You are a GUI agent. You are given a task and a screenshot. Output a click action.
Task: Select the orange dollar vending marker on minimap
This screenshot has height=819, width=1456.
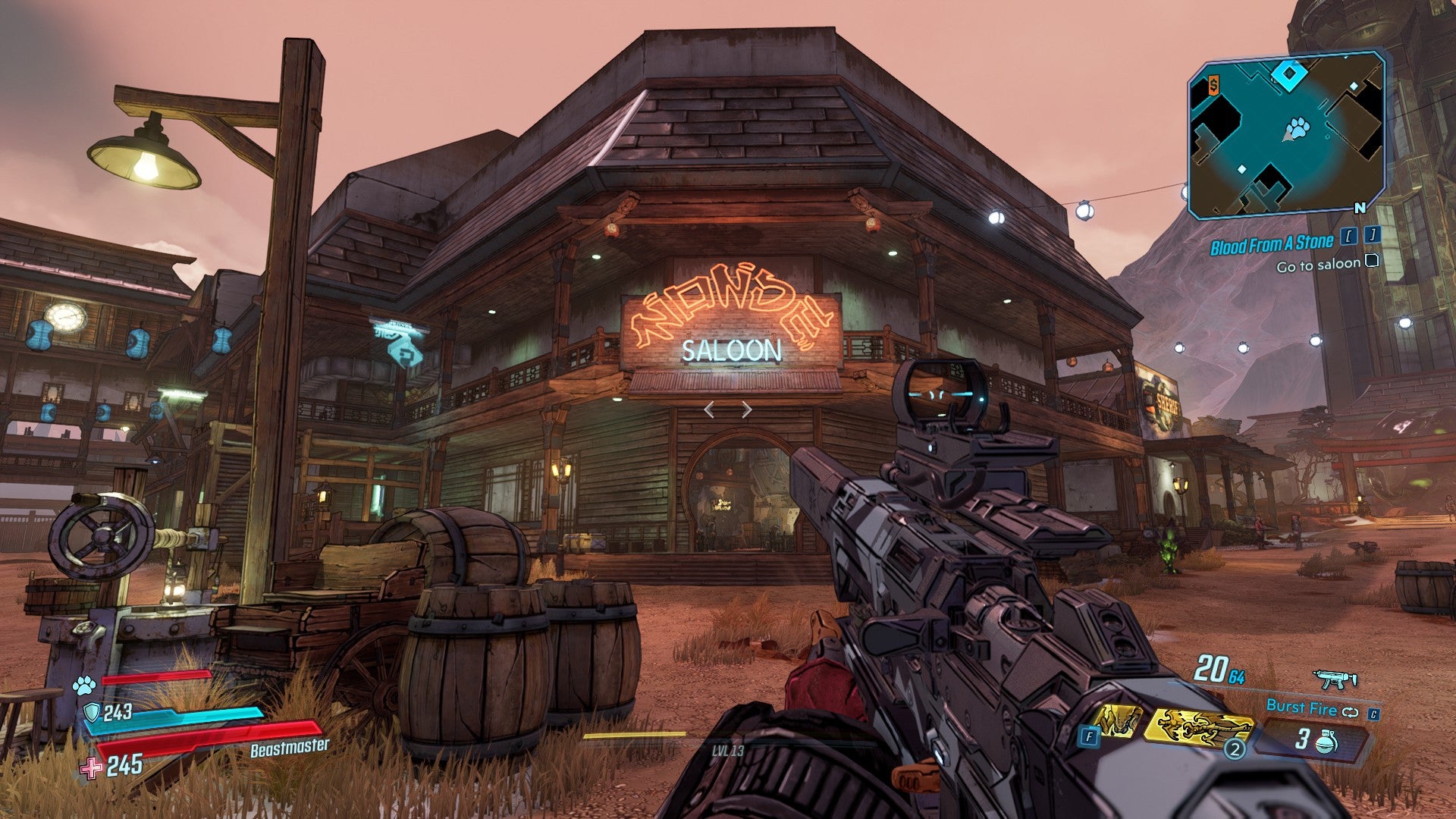click(x=1213, y=86)
